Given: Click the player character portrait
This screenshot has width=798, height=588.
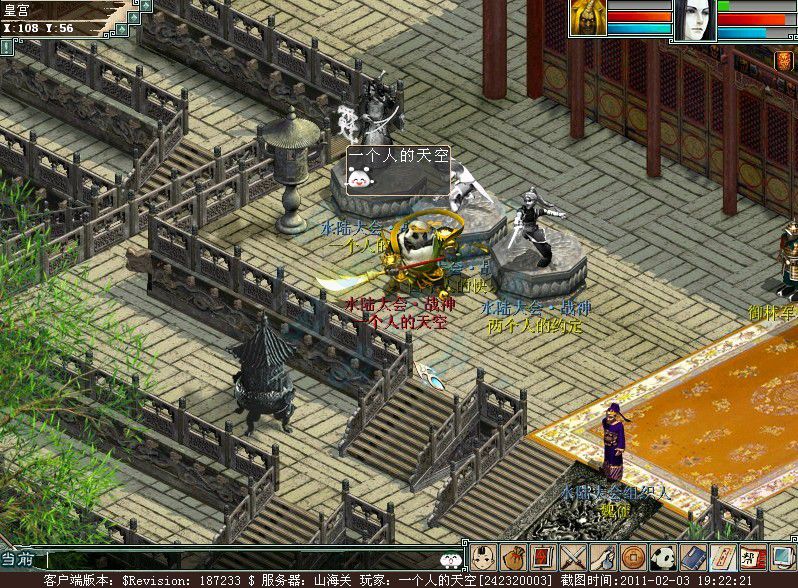Looking at the screenshot, I should tap(588, 18).
